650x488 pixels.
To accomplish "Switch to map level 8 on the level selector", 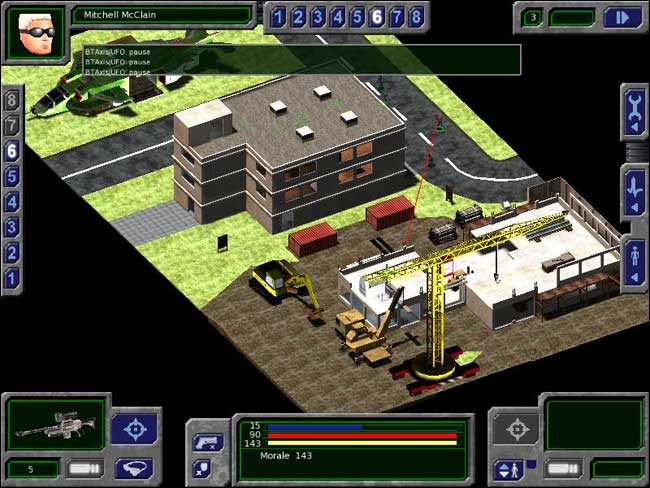I will tap(12, 100).
